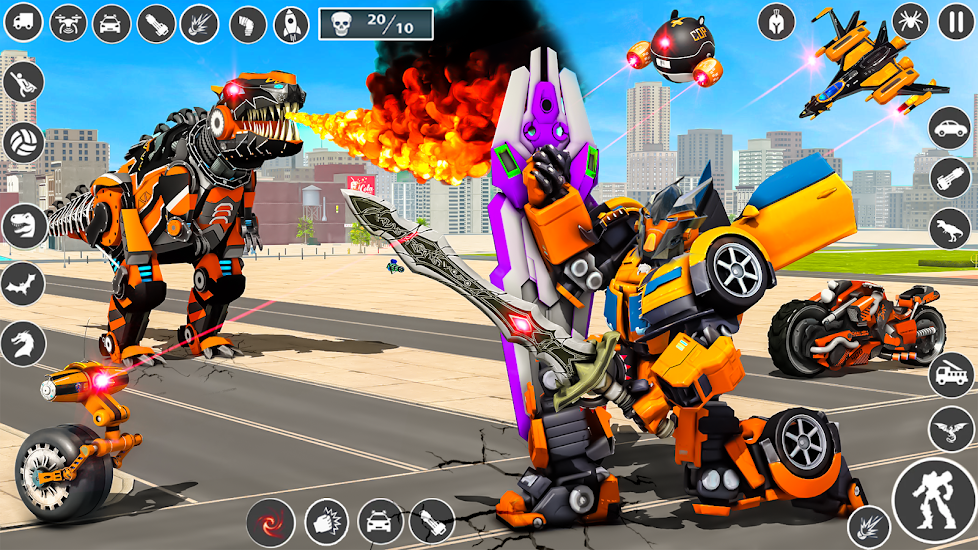Use the punch fist attack button
978x550 pixels.
pos(325,521)
